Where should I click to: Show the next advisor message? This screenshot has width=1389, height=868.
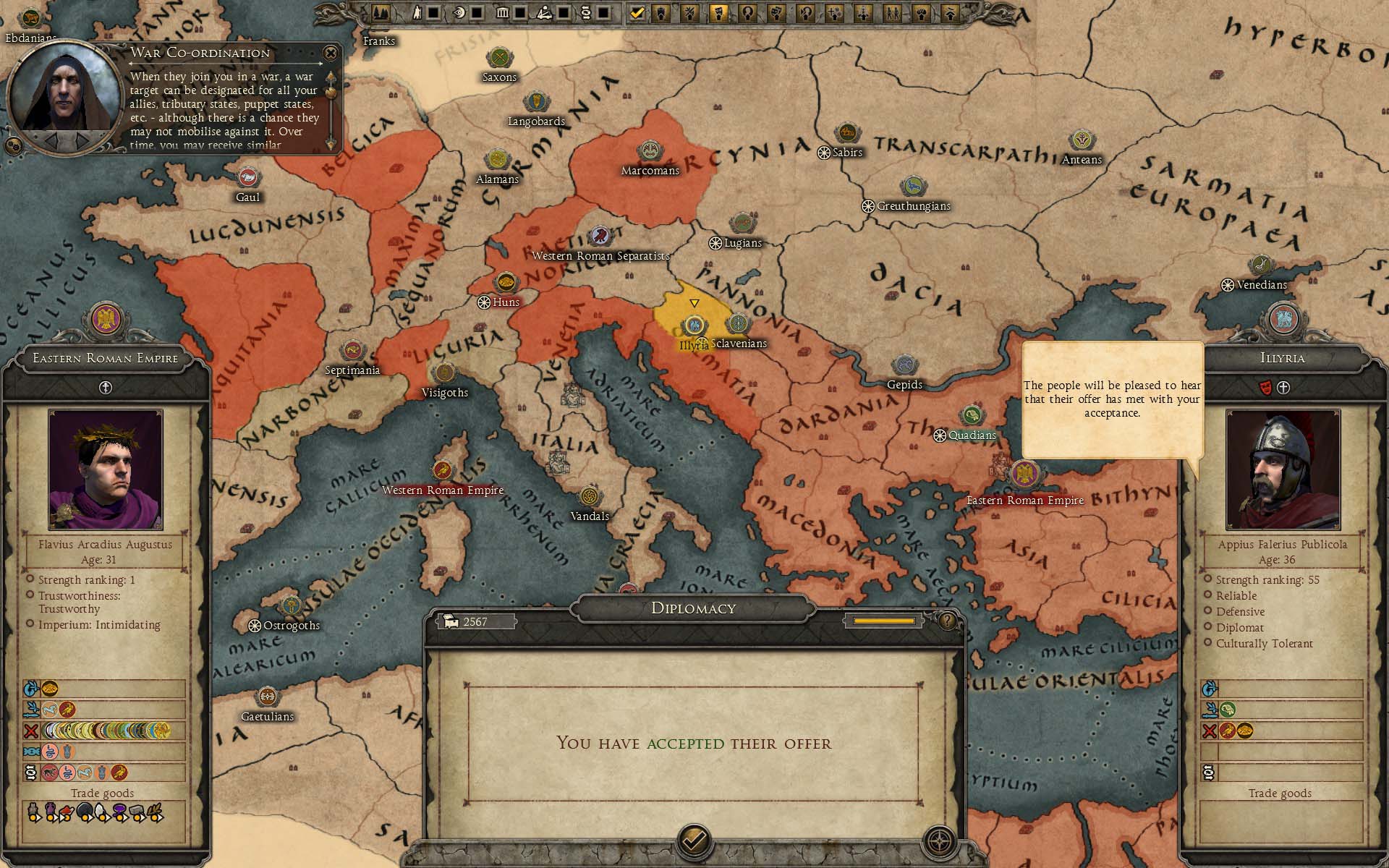click(x=84, y=139)
